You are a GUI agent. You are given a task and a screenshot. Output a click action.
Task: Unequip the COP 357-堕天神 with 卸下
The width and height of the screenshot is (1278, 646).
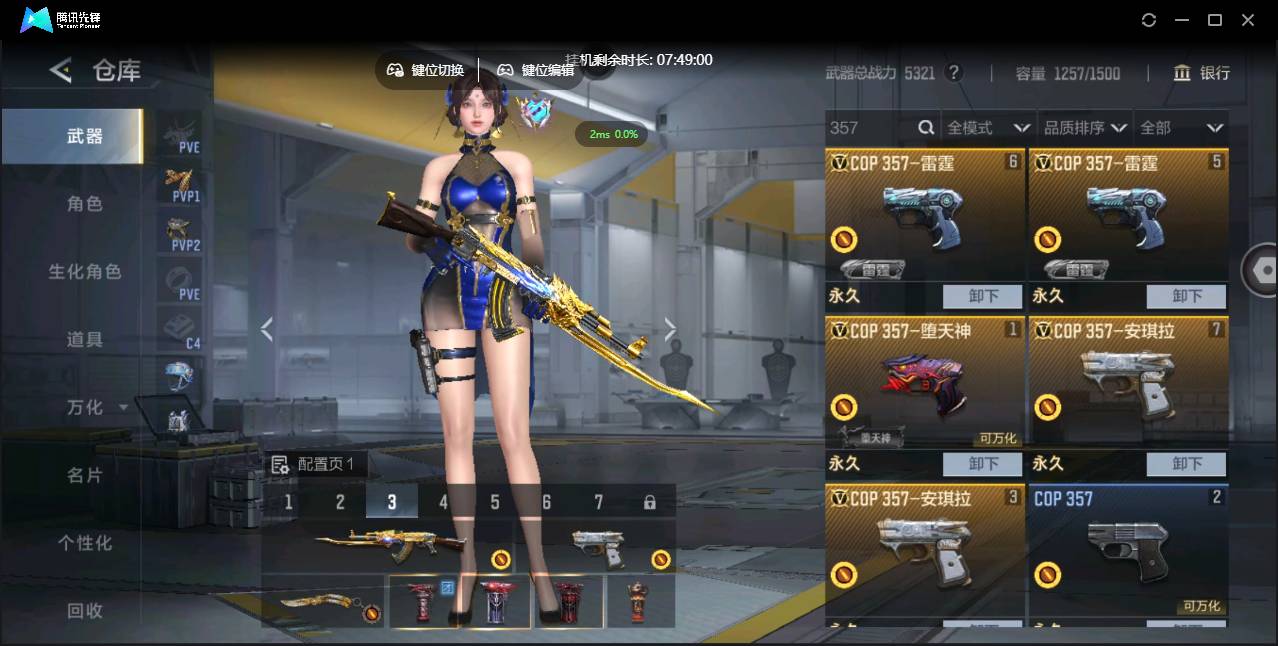pyautogui.click(x=983, y=464)
